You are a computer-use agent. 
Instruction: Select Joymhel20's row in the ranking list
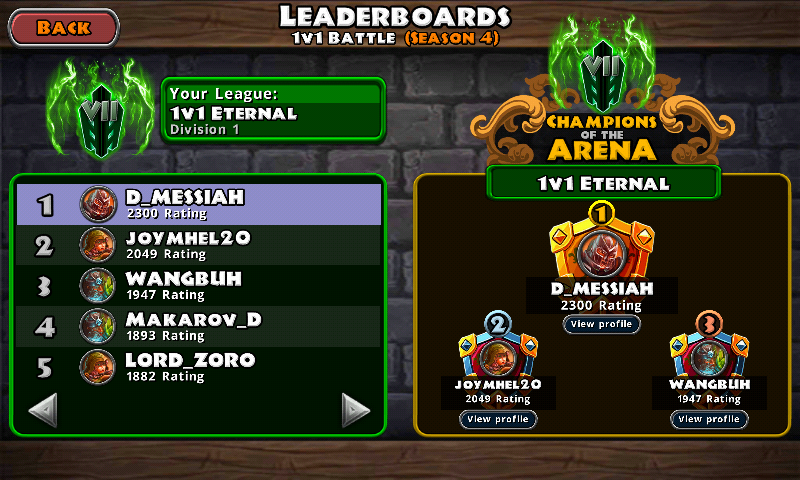tap(198, 245)
